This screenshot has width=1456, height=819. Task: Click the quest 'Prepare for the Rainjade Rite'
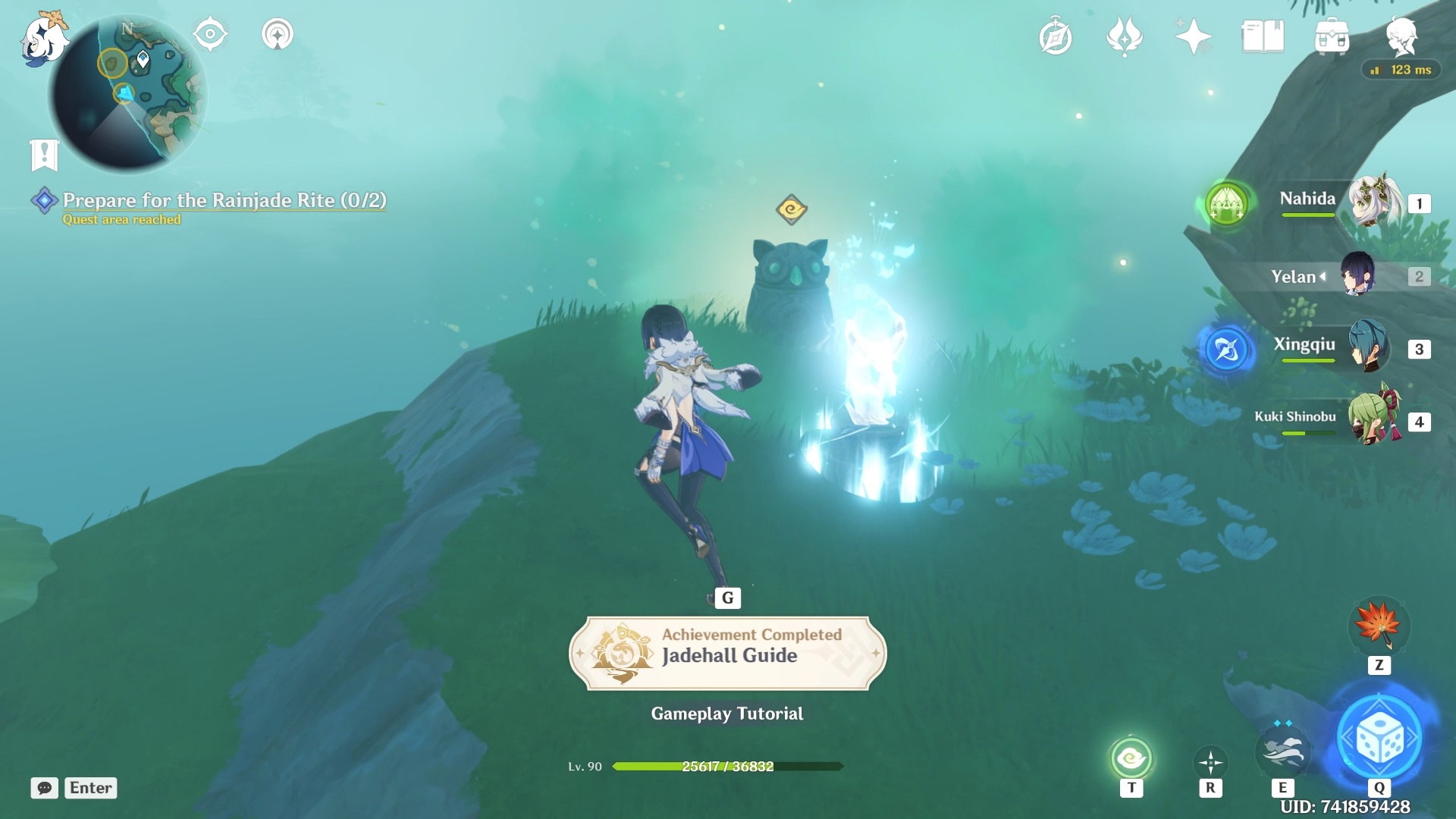pos(224,201)
